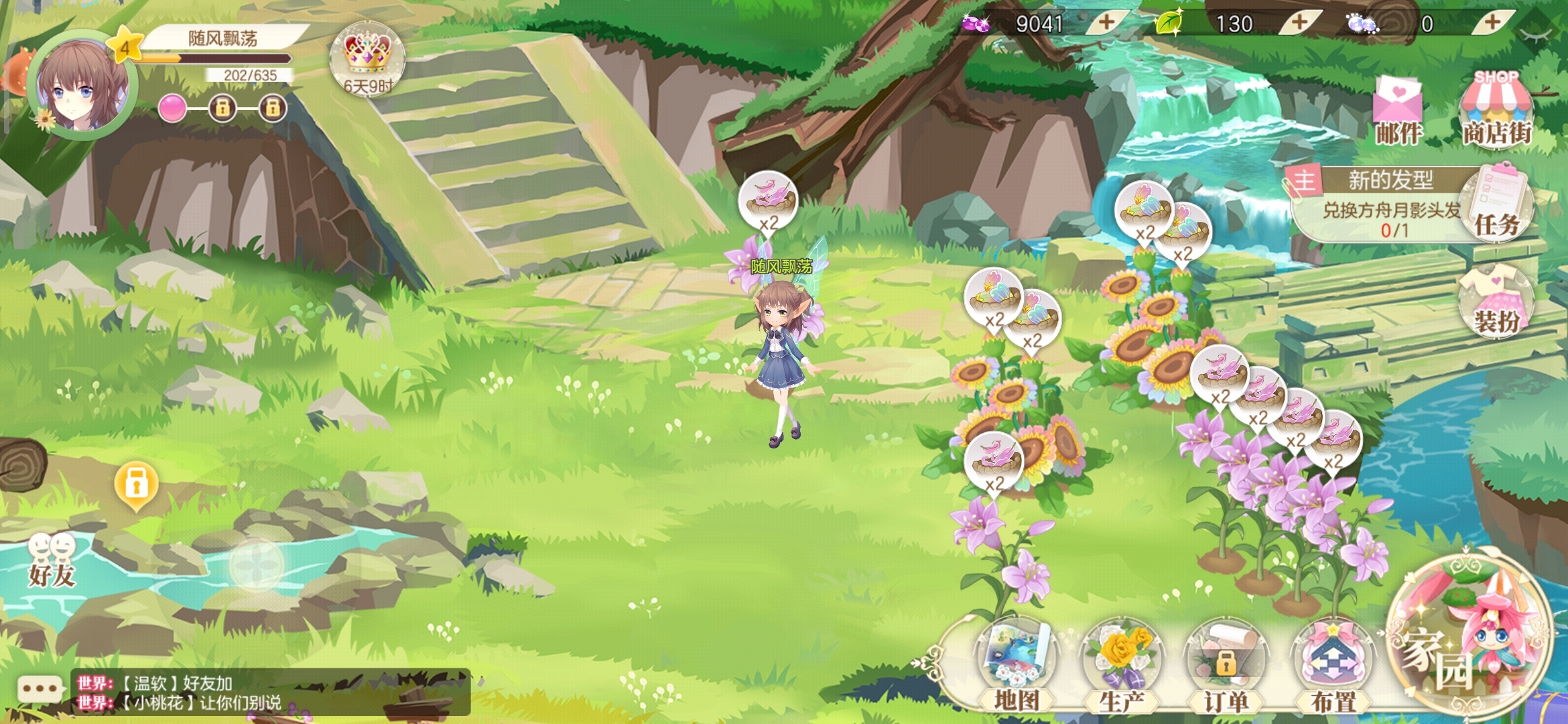This screenshot has width=1568, height=724.
Task: Open the world chat box
Action: click(x=268, y=693)
